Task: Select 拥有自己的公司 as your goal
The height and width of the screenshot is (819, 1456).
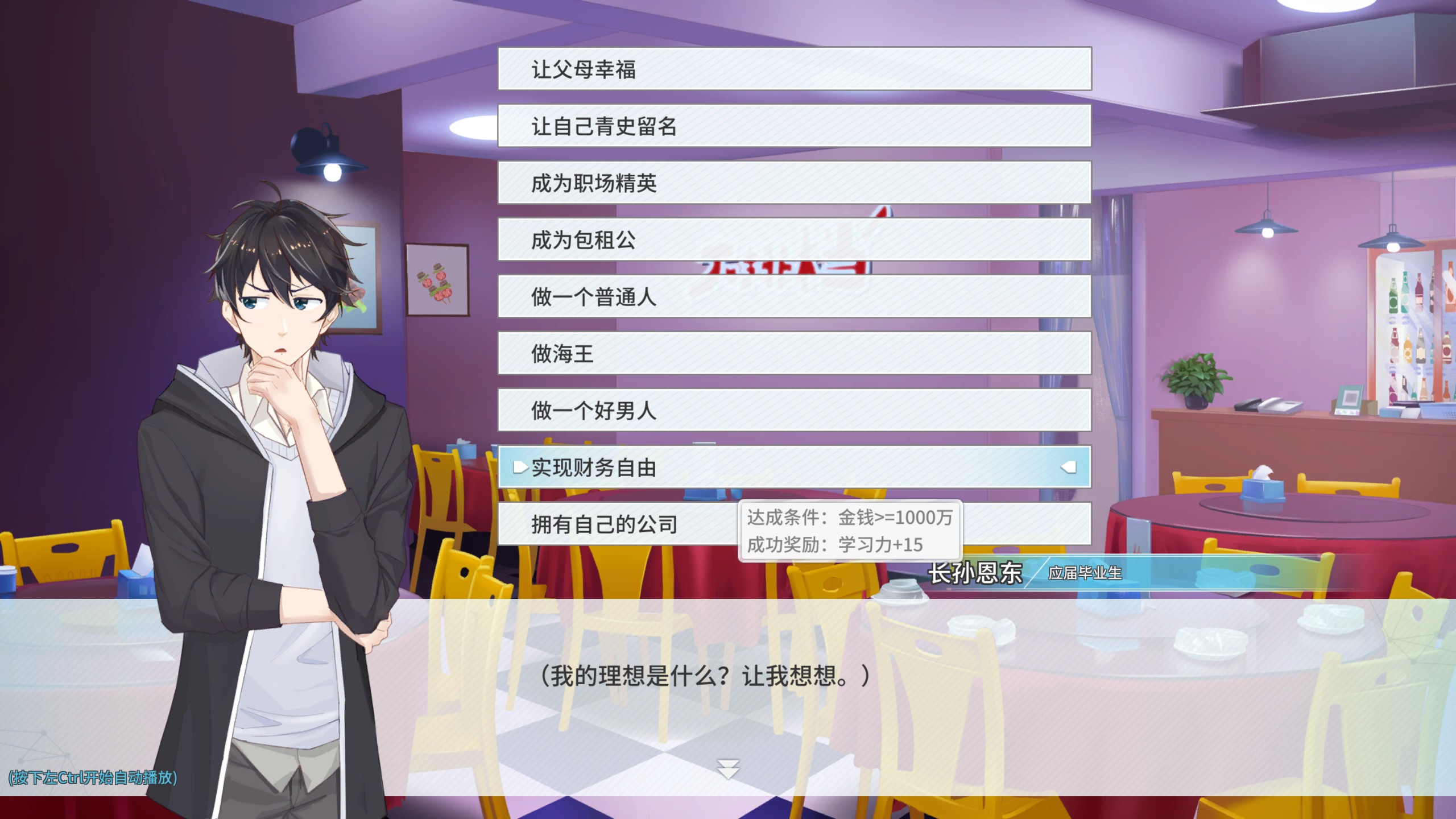Action: 603,524
